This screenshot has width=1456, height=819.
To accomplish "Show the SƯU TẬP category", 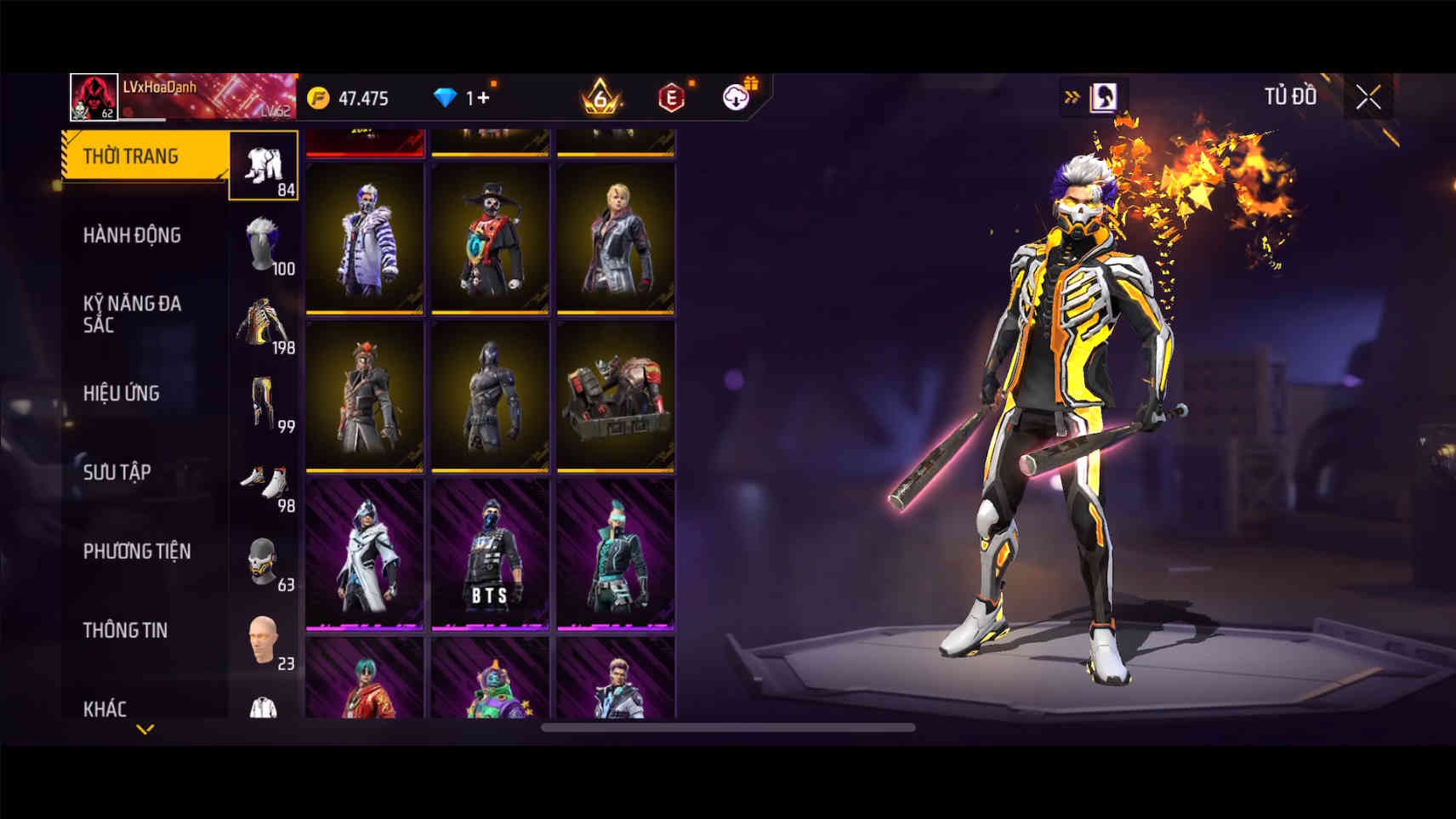I will 117,472.
